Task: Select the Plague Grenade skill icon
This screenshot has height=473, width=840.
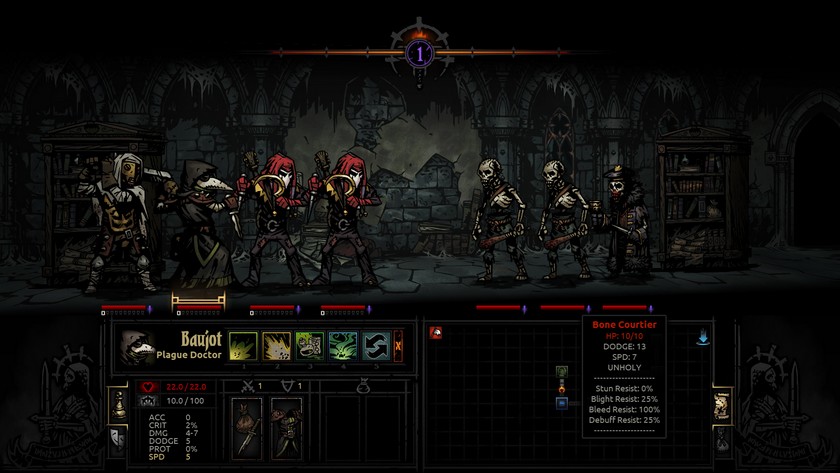Action: tap(276, 346)
